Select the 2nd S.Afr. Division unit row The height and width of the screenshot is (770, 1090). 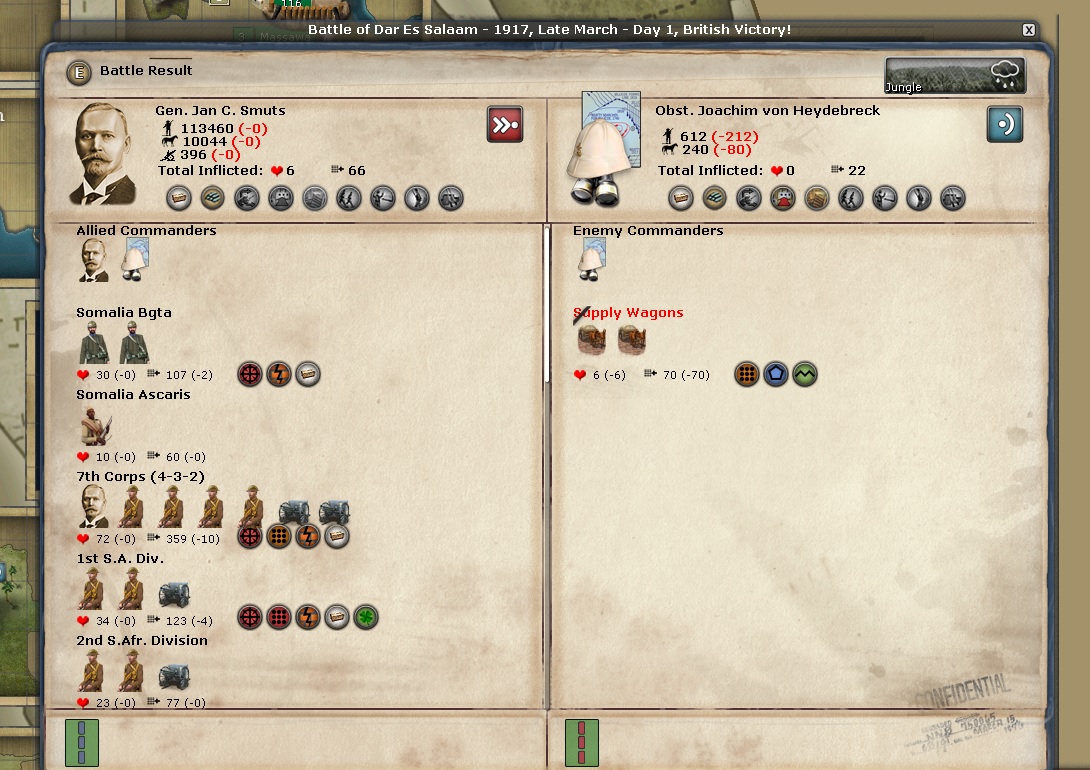coord(142,641)
